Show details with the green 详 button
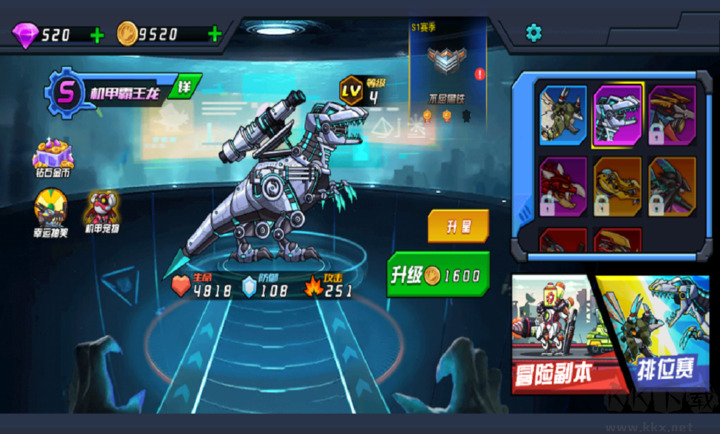Image resolution: width=720 pixels, height=434 pixels. pyautogui.click(x=184, y=87)
